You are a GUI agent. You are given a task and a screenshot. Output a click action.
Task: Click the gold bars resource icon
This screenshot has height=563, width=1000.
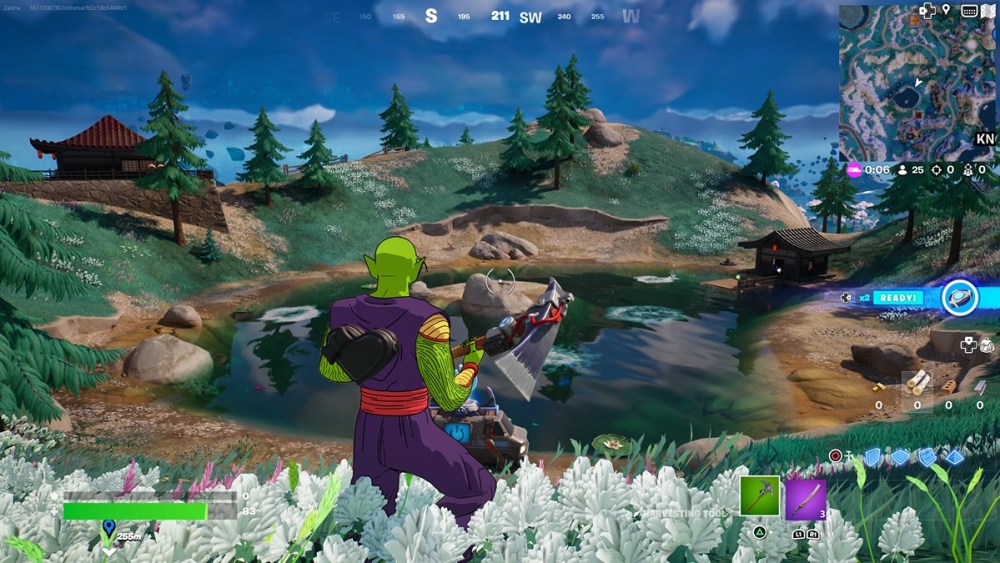tap(878, 387)
